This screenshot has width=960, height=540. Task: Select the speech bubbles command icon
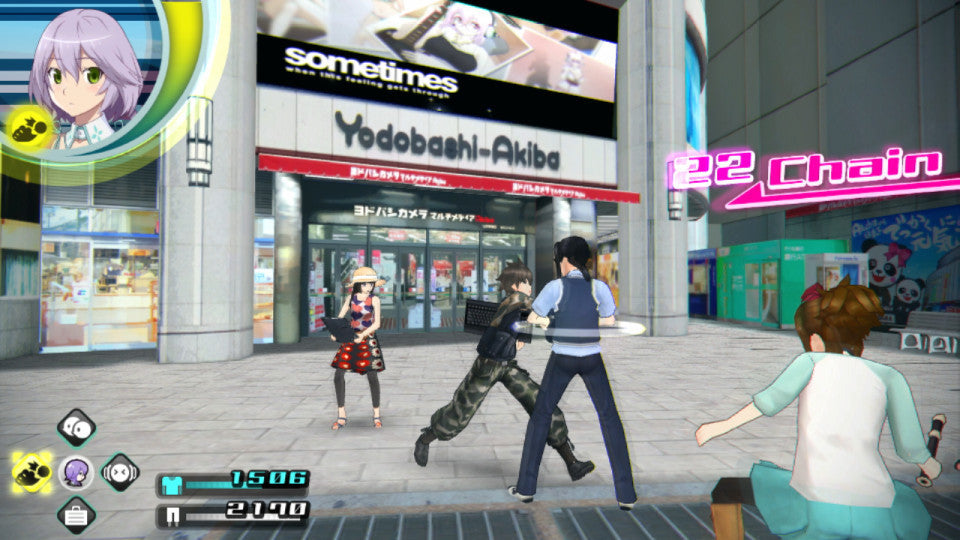click(x=75, y=427)
